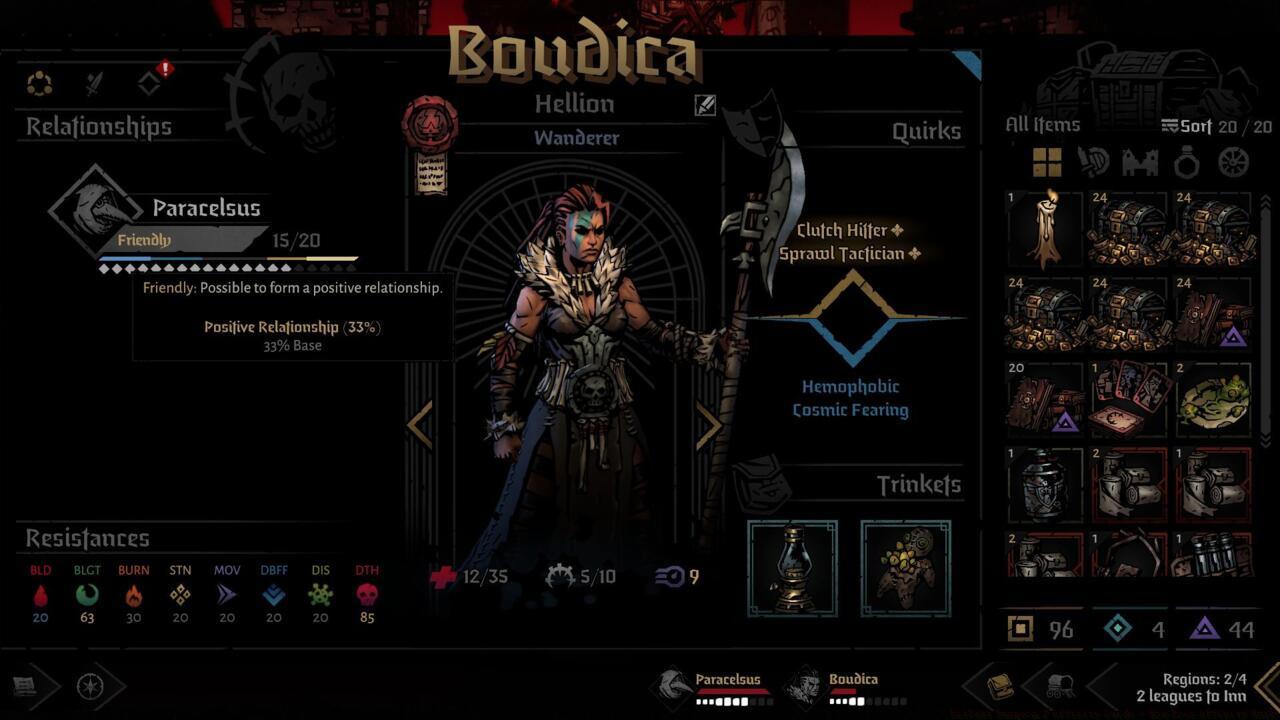Show stagecoach items via the wheel icon

click(1232, 162)
